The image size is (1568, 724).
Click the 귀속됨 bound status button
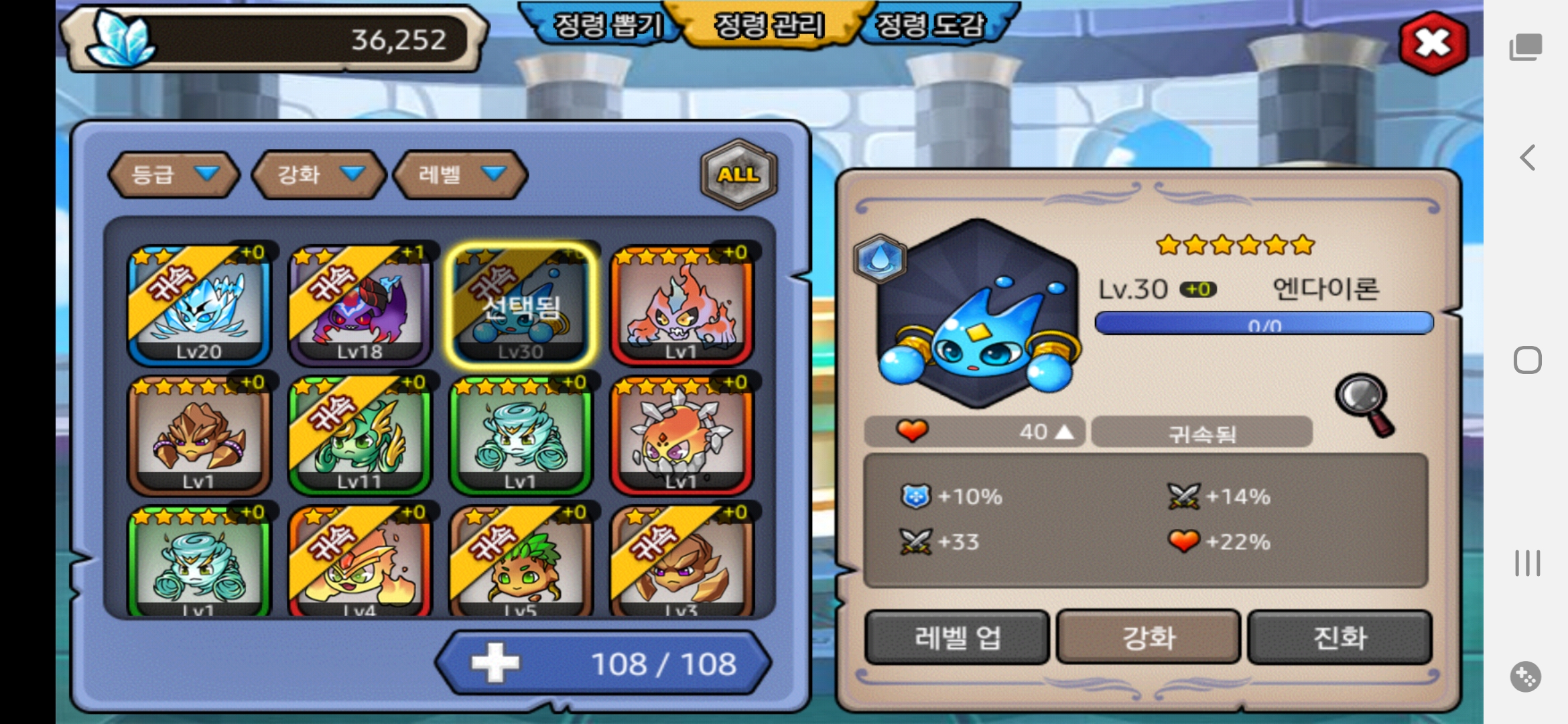tap(1201, 432)
